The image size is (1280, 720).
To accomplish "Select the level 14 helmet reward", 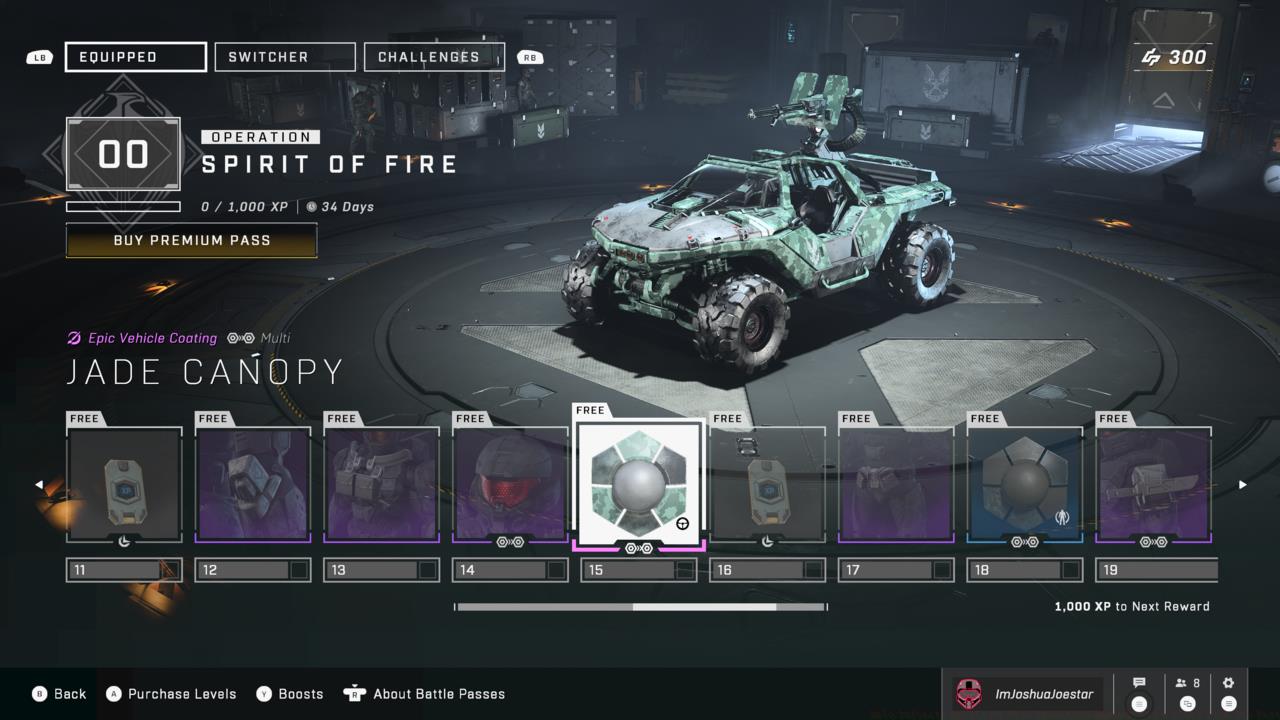I will [510, 485].
